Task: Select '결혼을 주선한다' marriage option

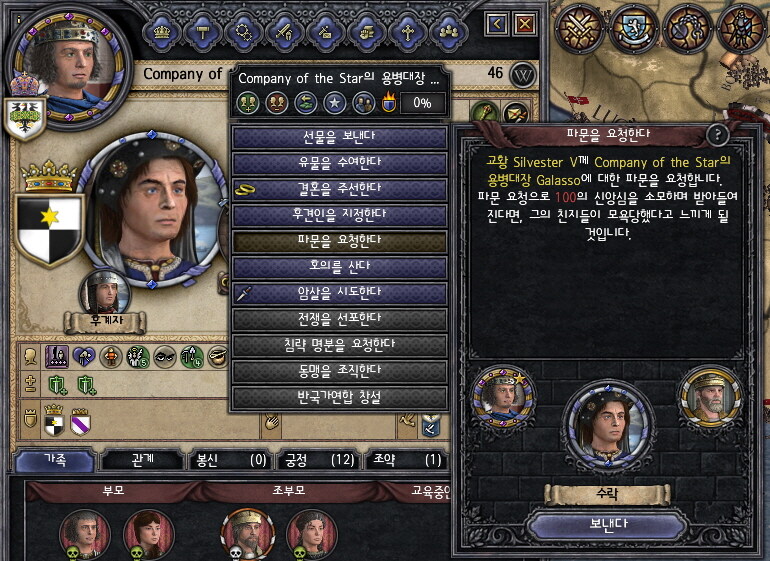Action: coord(339,188)
